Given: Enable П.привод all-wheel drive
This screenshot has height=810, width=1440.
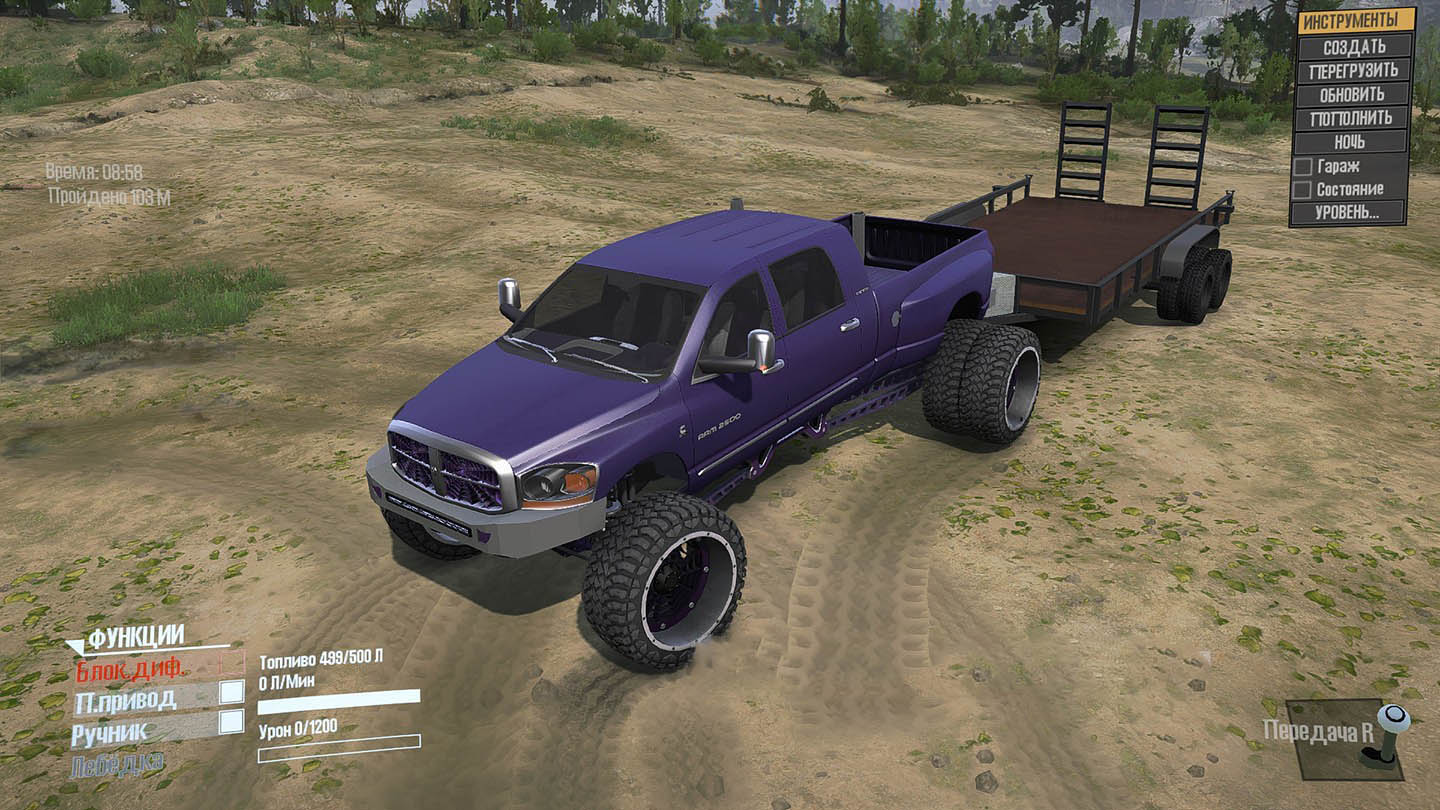Looking at the screenshot, I should coord(233,690).
